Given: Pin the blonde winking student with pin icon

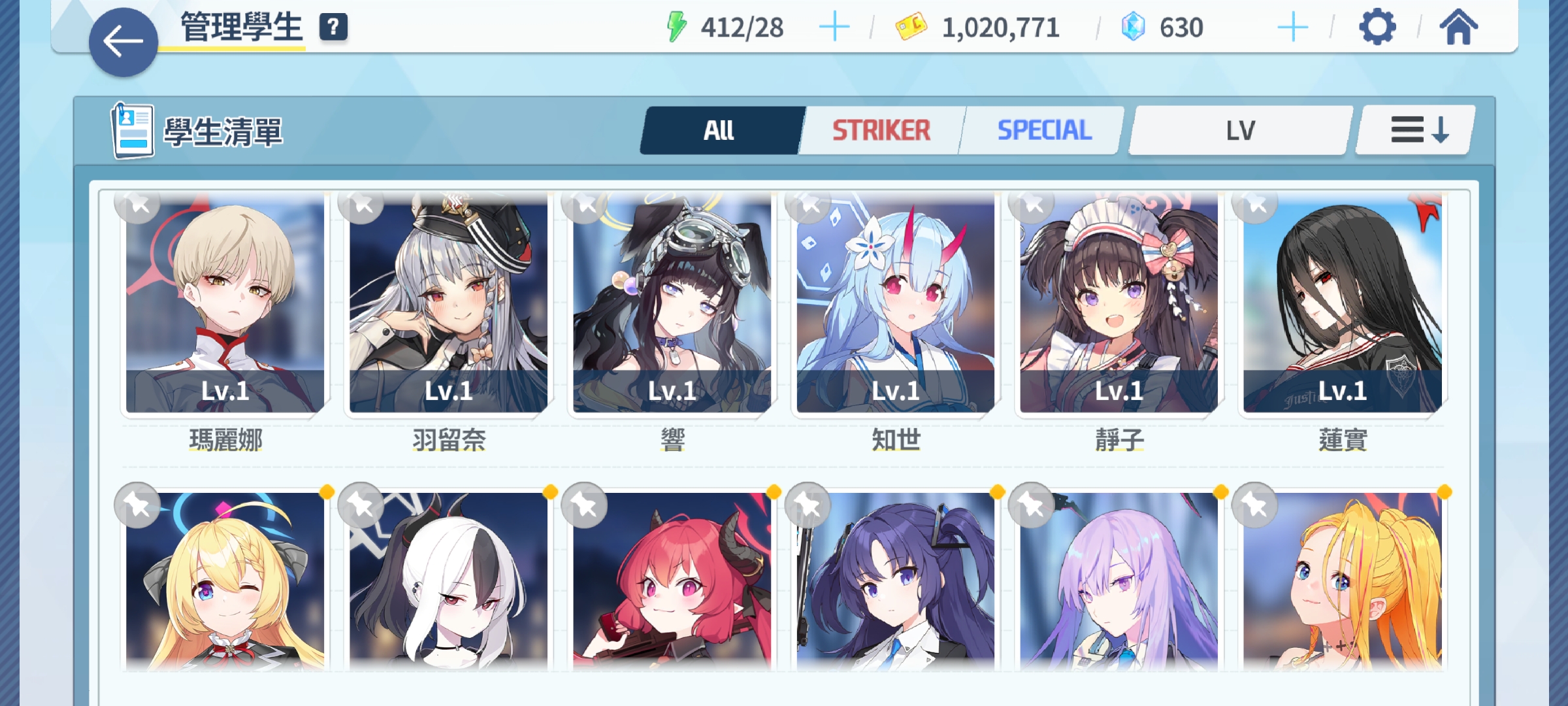Looking at the screenshot, I should 137,505.
